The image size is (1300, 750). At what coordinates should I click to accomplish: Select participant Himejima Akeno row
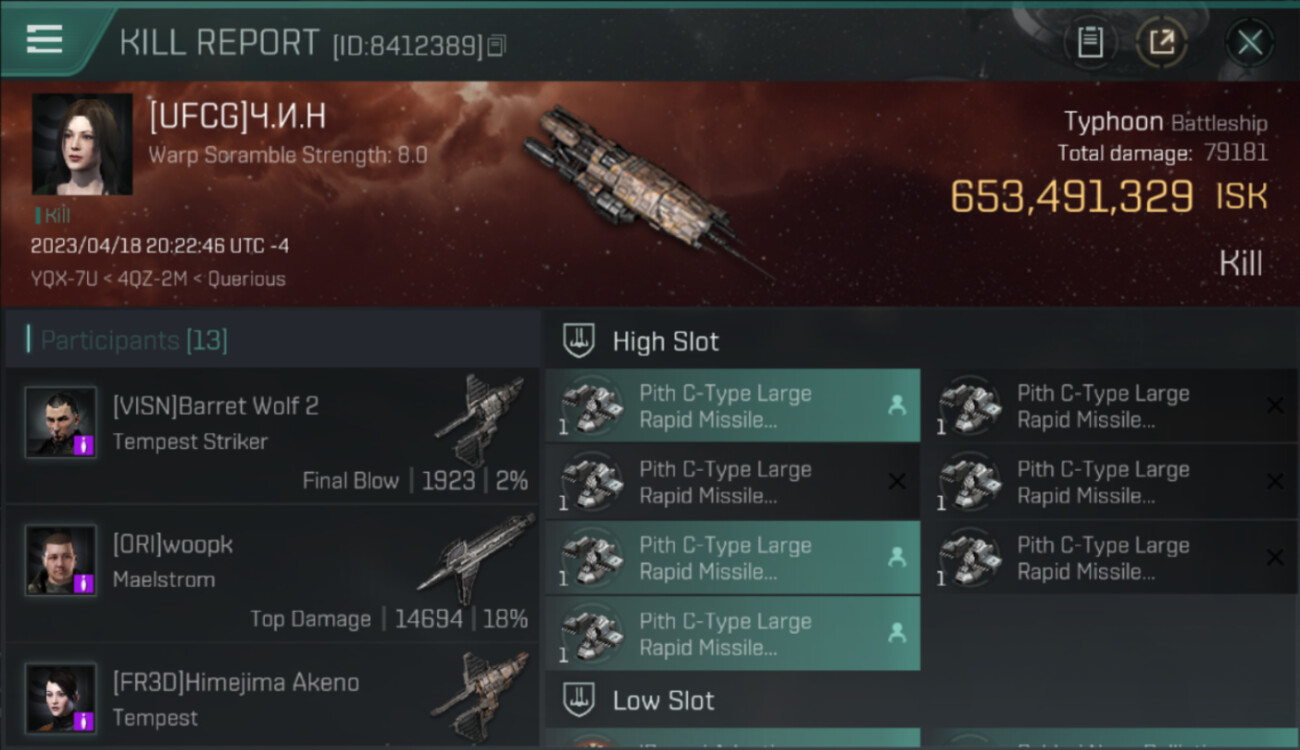point(272,700)
